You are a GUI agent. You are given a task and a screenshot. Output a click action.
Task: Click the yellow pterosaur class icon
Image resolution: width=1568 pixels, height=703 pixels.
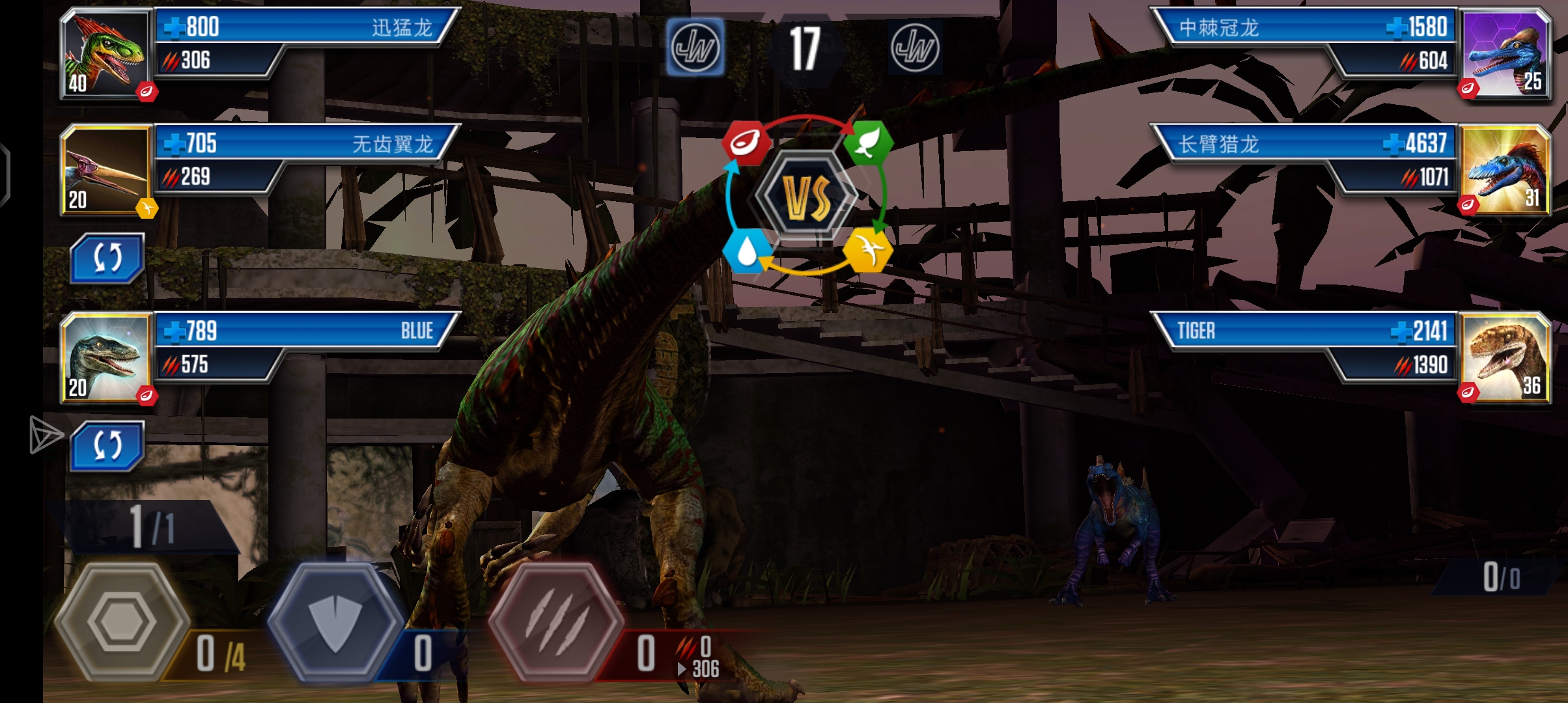pos(868,251)
